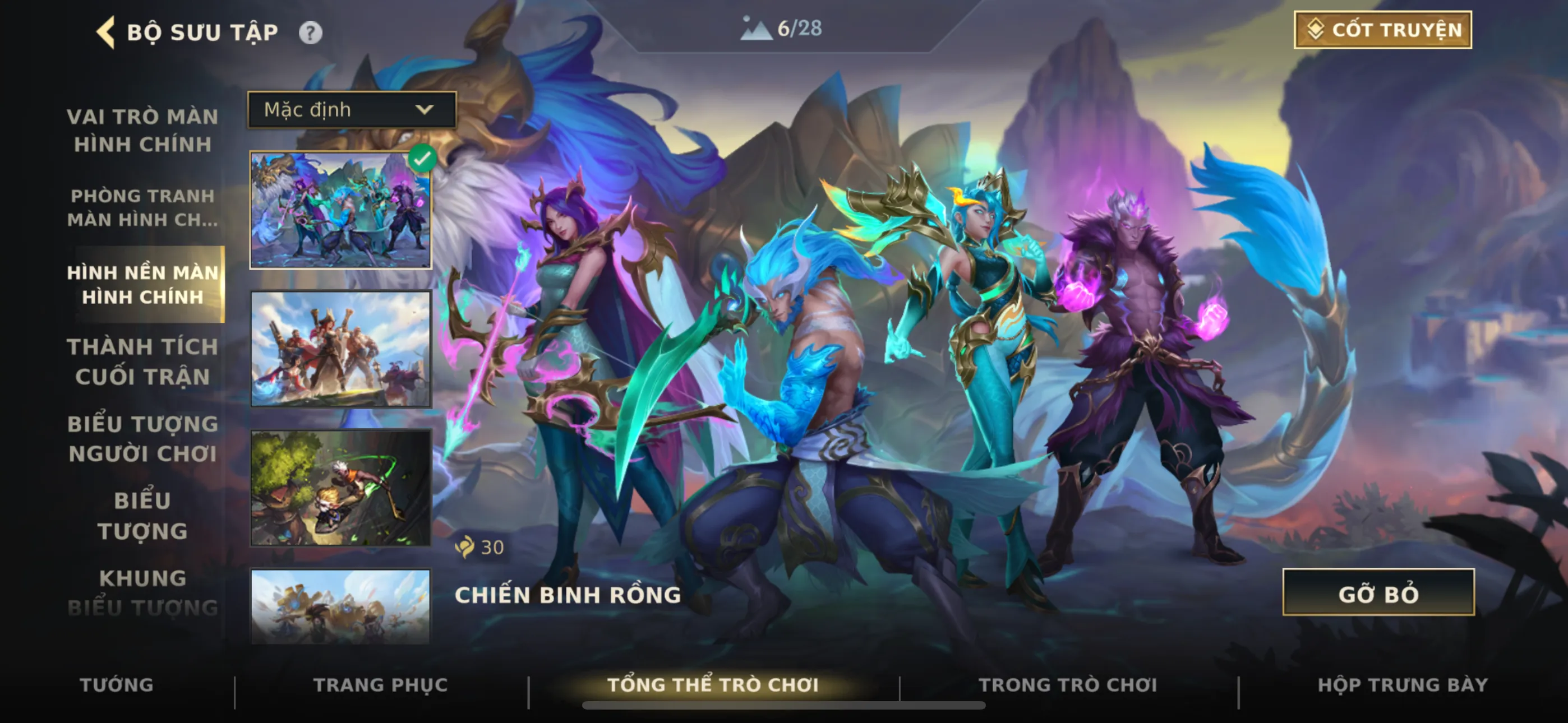
Task: Open the Trong Trò Chơi tab
Action: [x=1068, y=685]
